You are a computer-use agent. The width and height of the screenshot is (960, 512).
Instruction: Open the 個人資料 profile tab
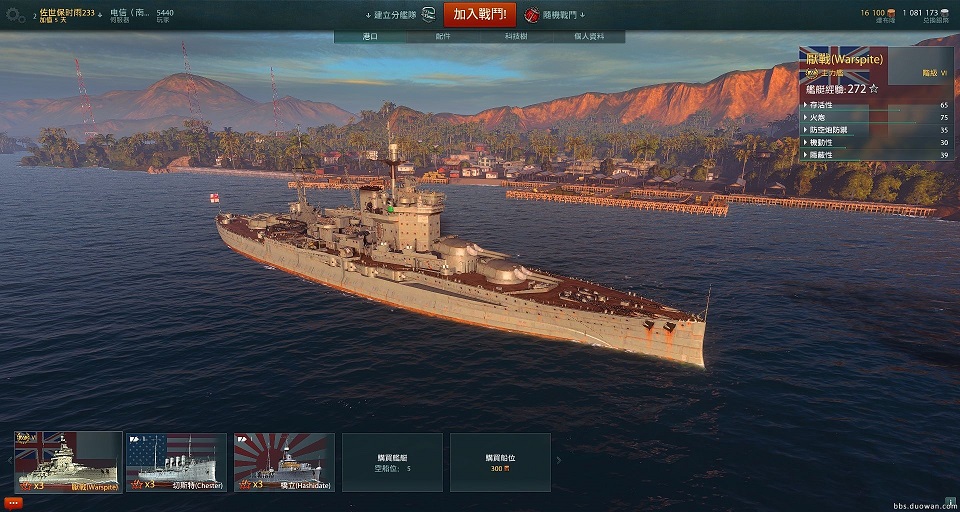point(588,37)
